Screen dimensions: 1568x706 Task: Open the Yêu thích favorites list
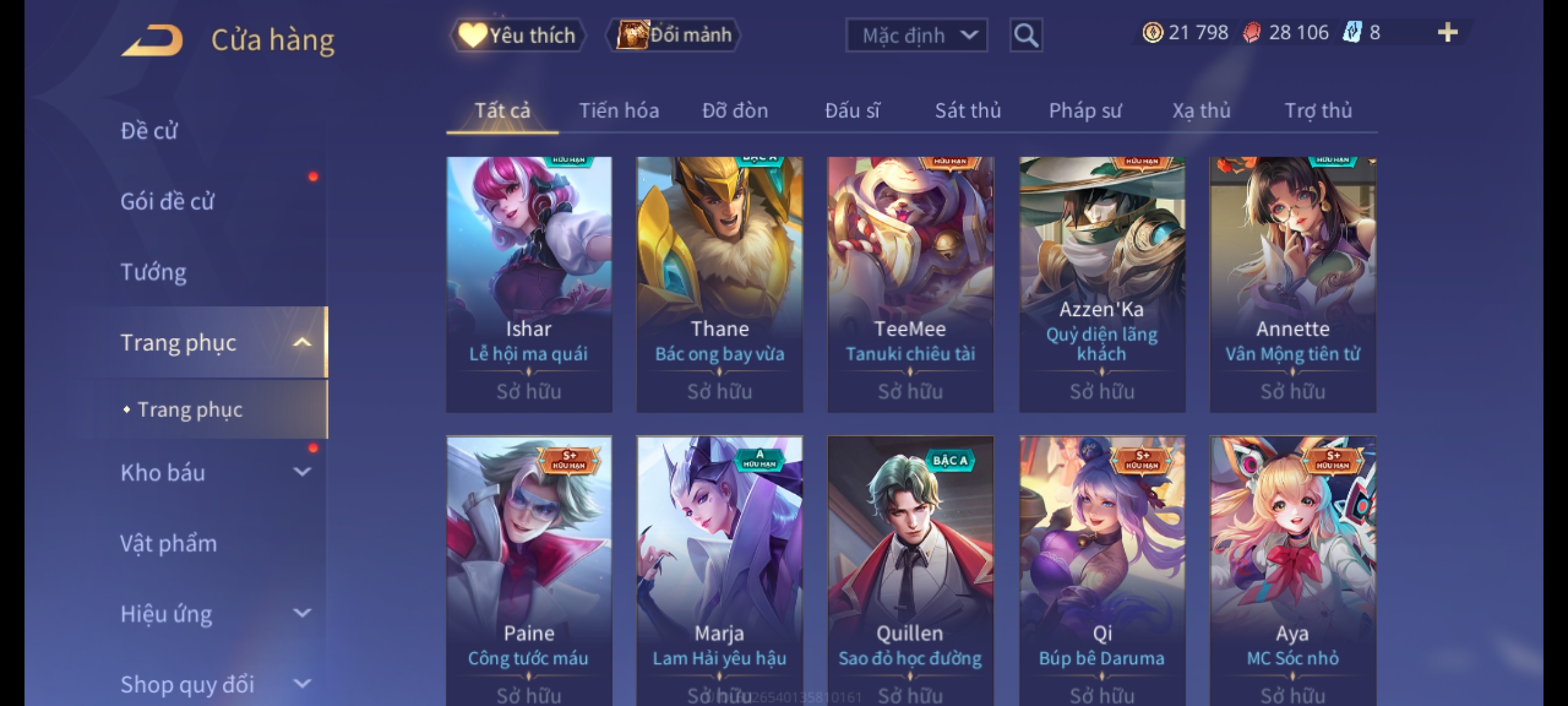(x=517, y=35)
